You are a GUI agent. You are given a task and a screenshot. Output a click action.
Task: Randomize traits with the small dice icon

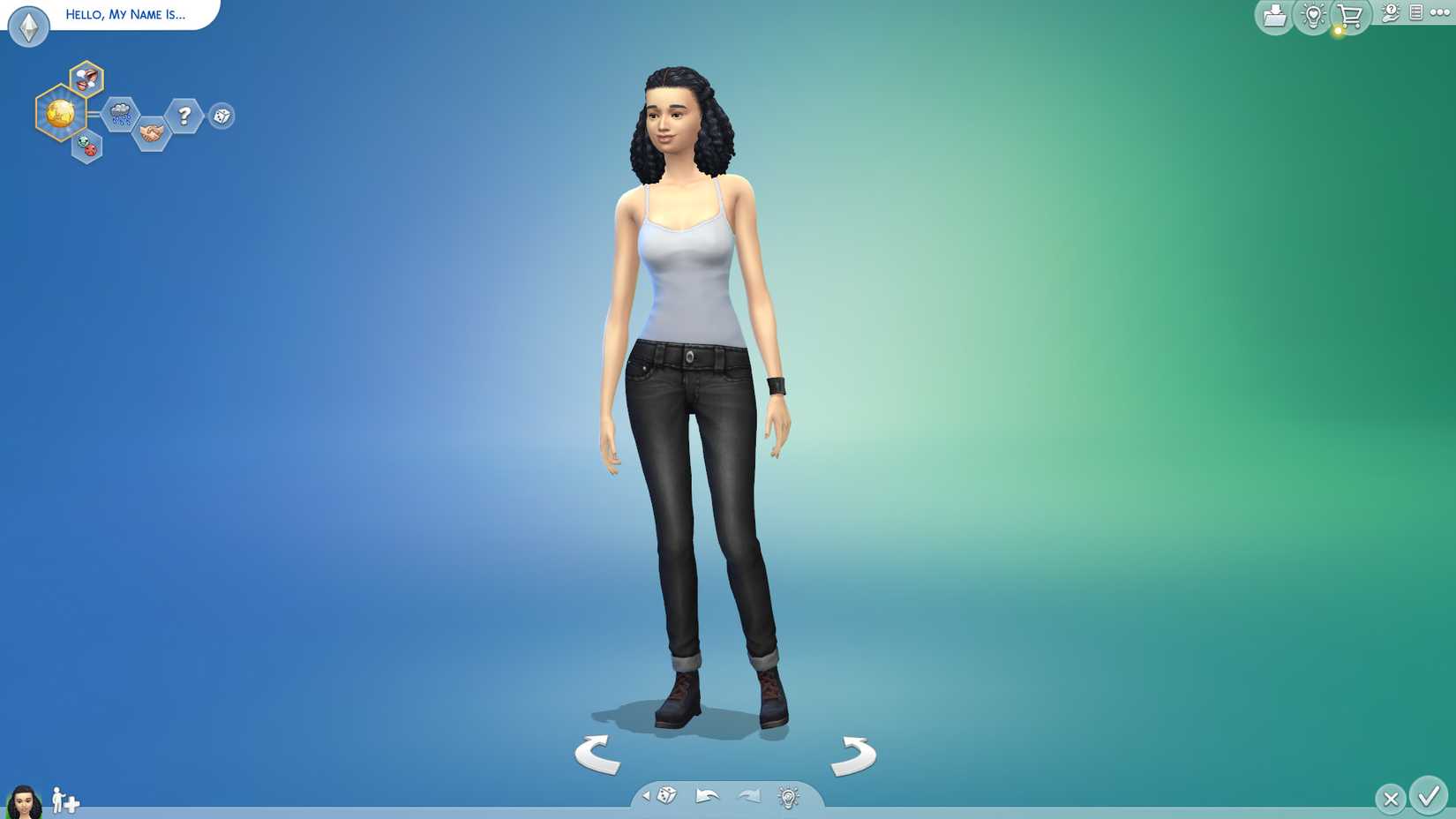pyautogui.click(x=221, y=115)
